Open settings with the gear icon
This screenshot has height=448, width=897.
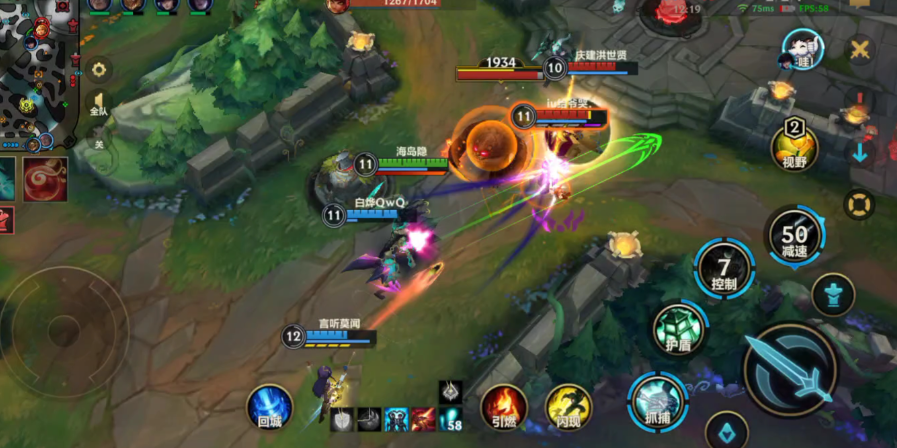tap(98, 70)
